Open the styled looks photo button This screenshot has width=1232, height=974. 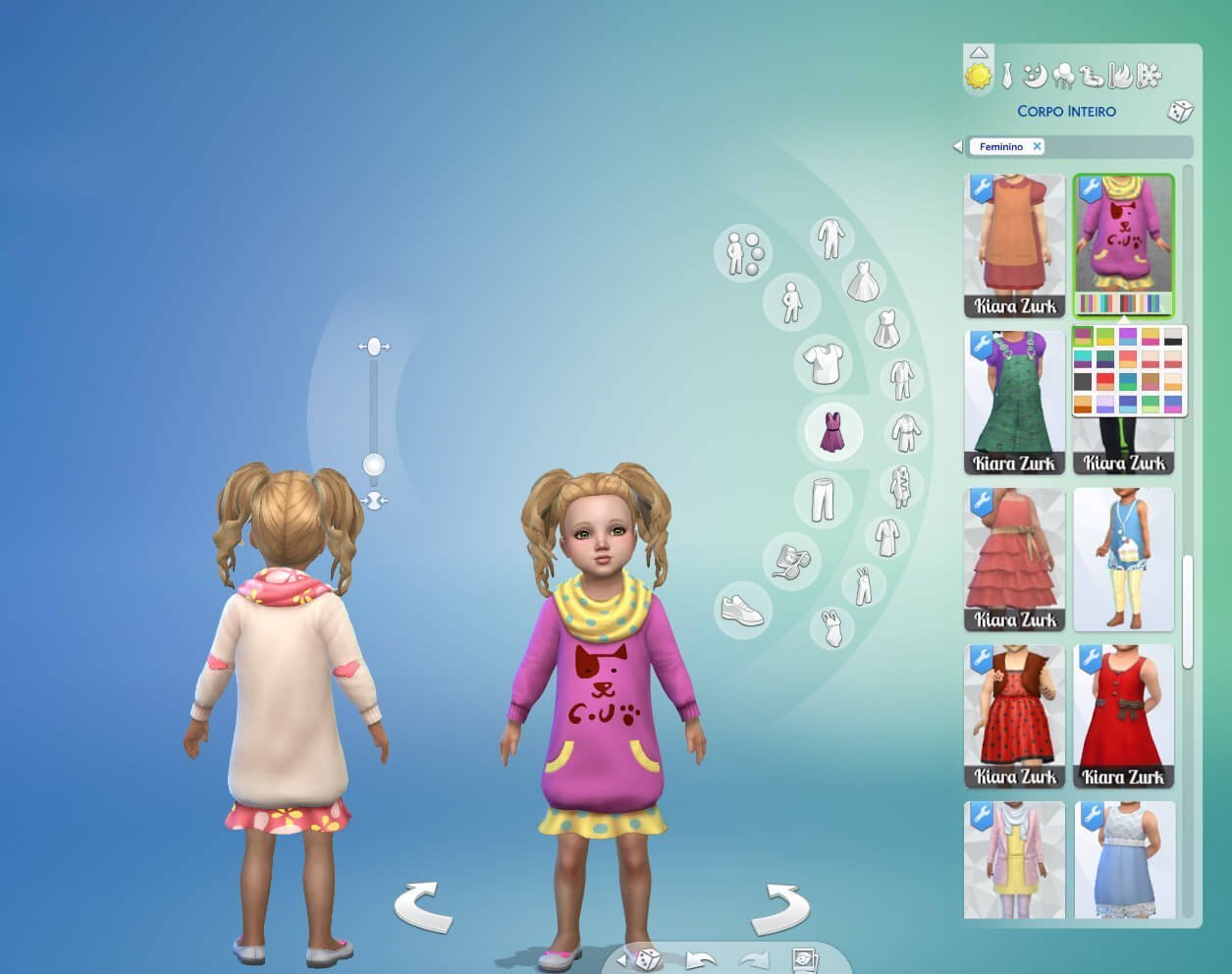(x=804, y=959)
